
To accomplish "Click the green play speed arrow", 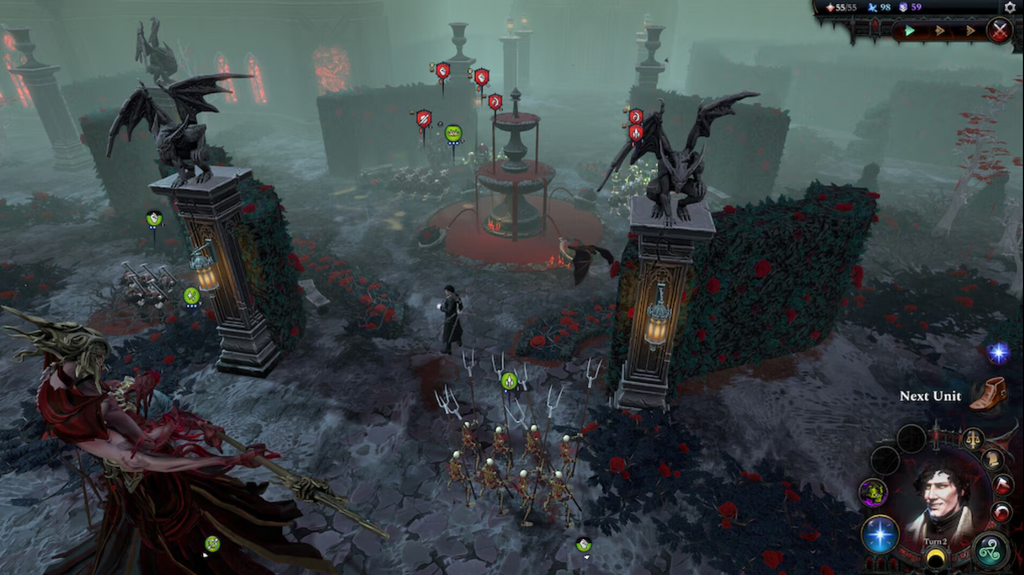I will tap(910, 31).
